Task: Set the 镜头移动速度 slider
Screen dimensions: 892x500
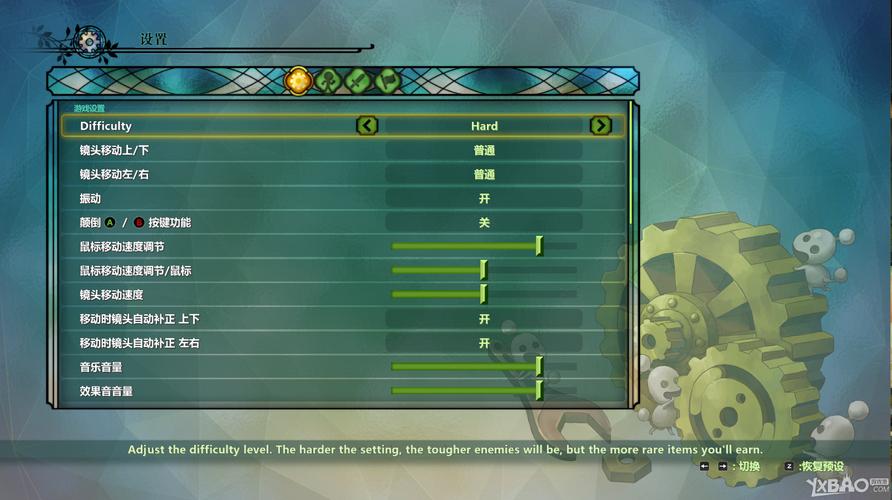Action: (x=484, y=294)
